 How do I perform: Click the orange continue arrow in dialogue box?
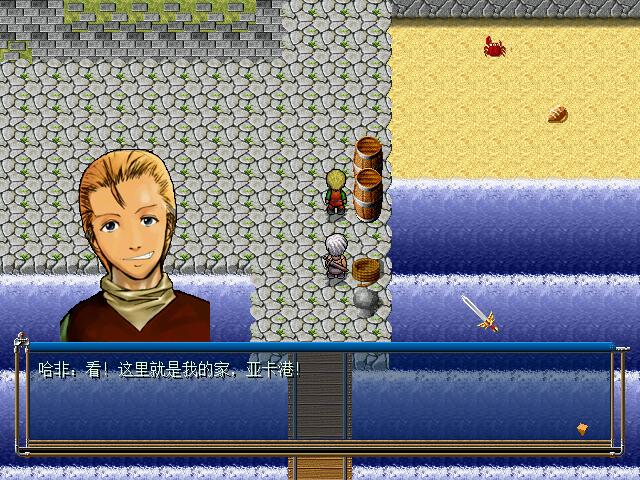[582, 429]
